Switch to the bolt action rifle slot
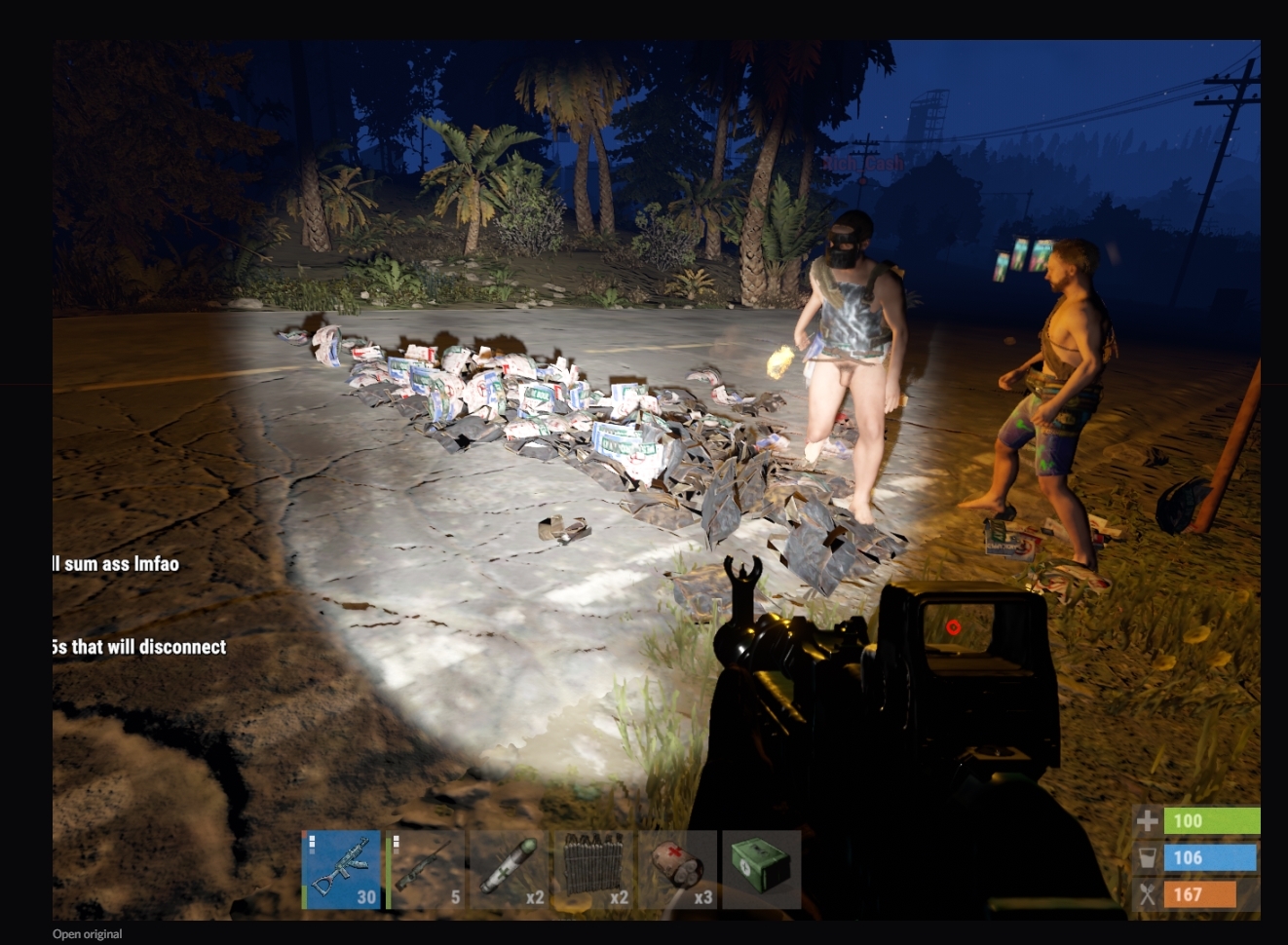The image size is (1288, 945). tap(425, 869)
